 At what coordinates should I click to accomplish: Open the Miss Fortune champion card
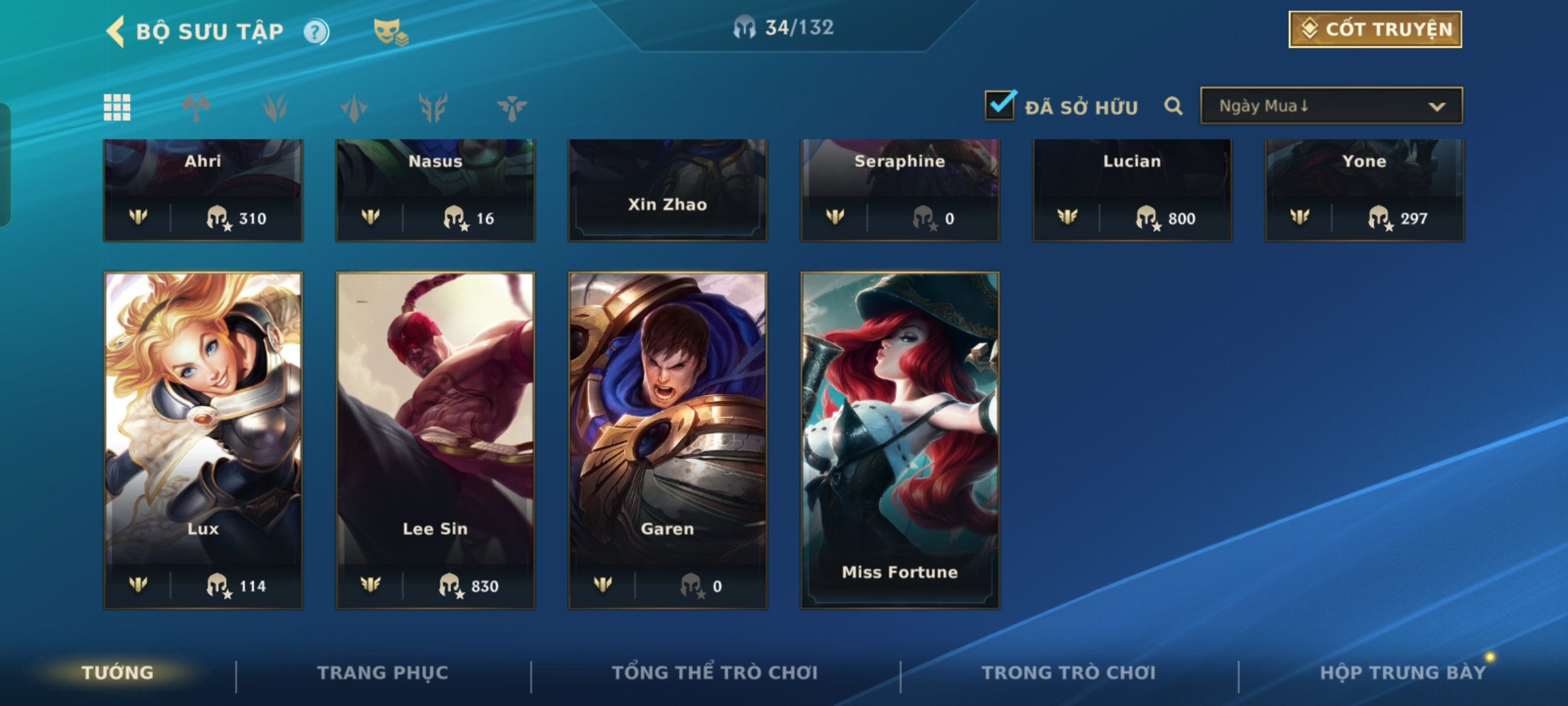(x=900, y=439)
